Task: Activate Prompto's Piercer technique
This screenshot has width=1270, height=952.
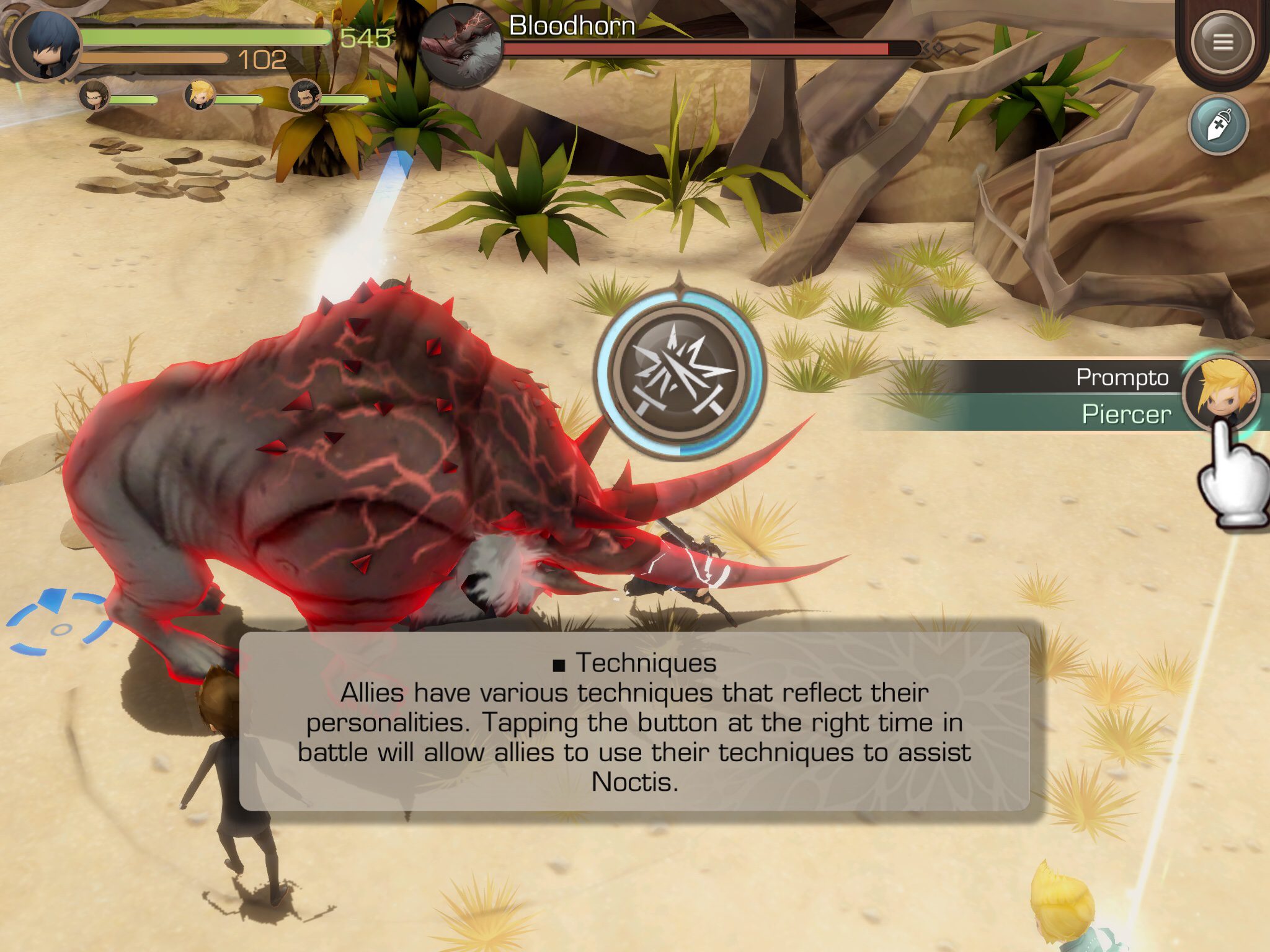Action: click(1220, 394)
